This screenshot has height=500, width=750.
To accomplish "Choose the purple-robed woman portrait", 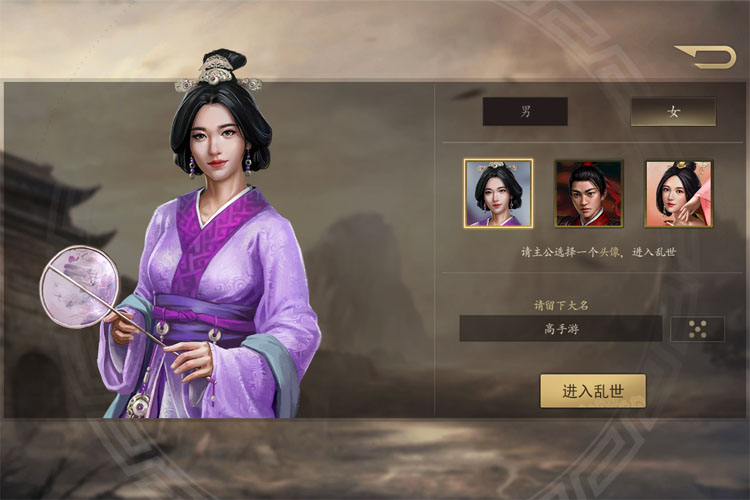I will (x=498, y=193).
